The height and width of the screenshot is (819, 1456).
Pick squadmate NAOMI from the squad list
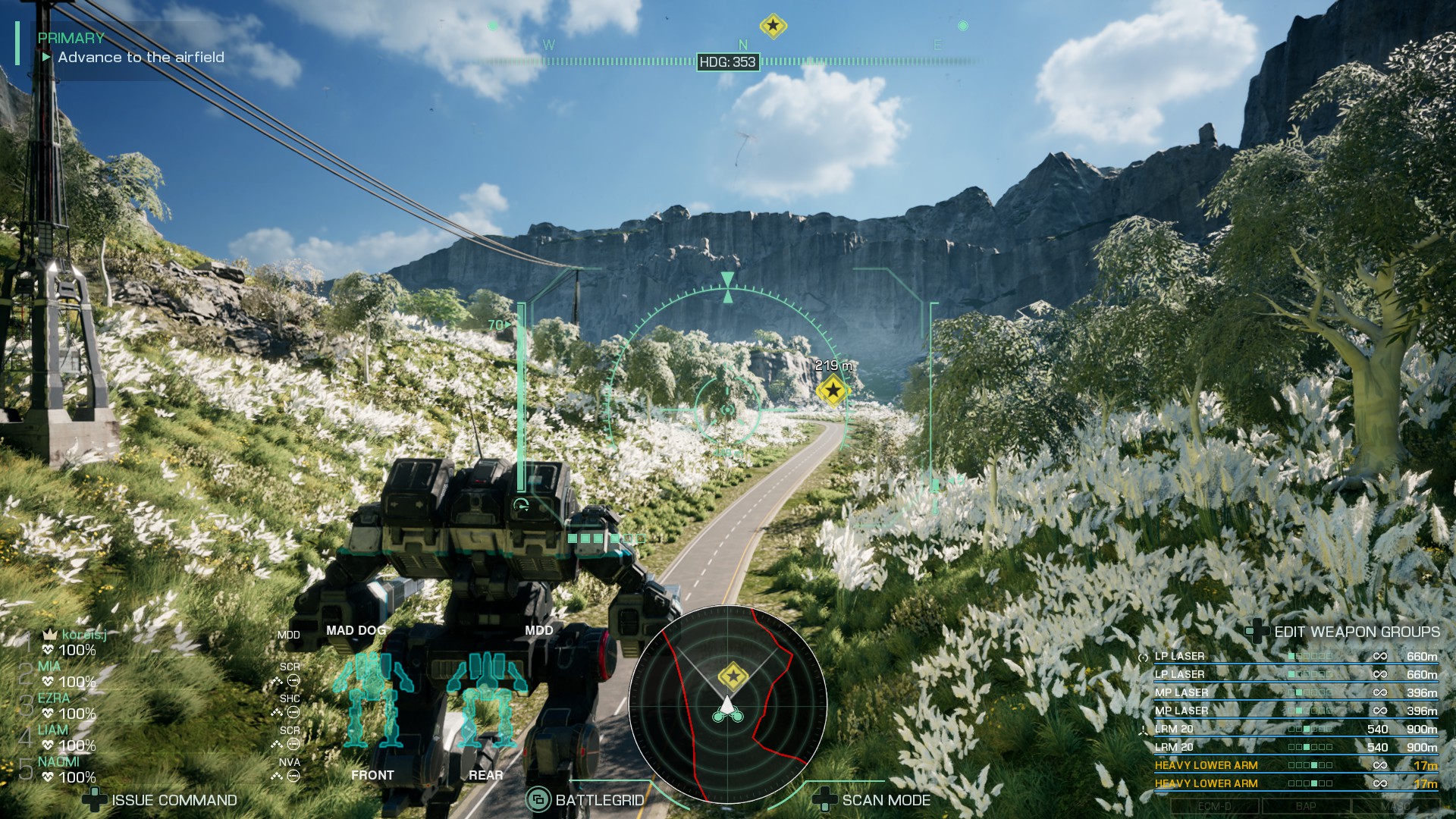click(x=58, y=762)
